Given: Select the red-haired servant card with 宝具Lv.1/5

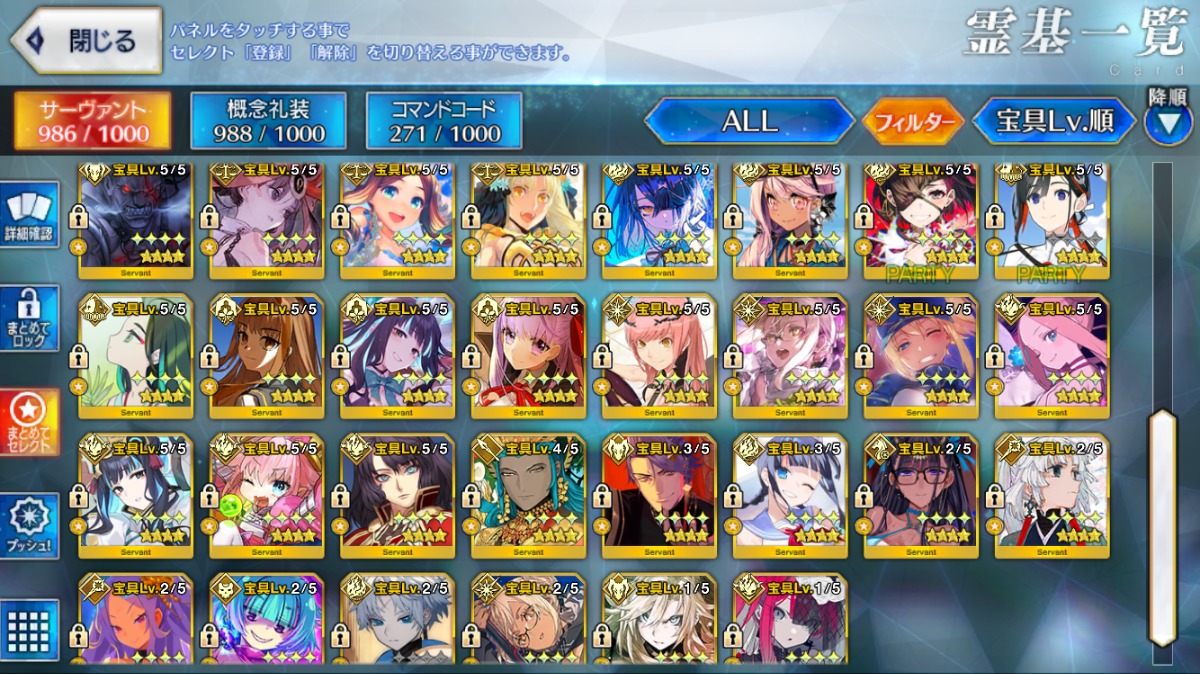Looking at the screenshot, I should (x=790, y=620).
